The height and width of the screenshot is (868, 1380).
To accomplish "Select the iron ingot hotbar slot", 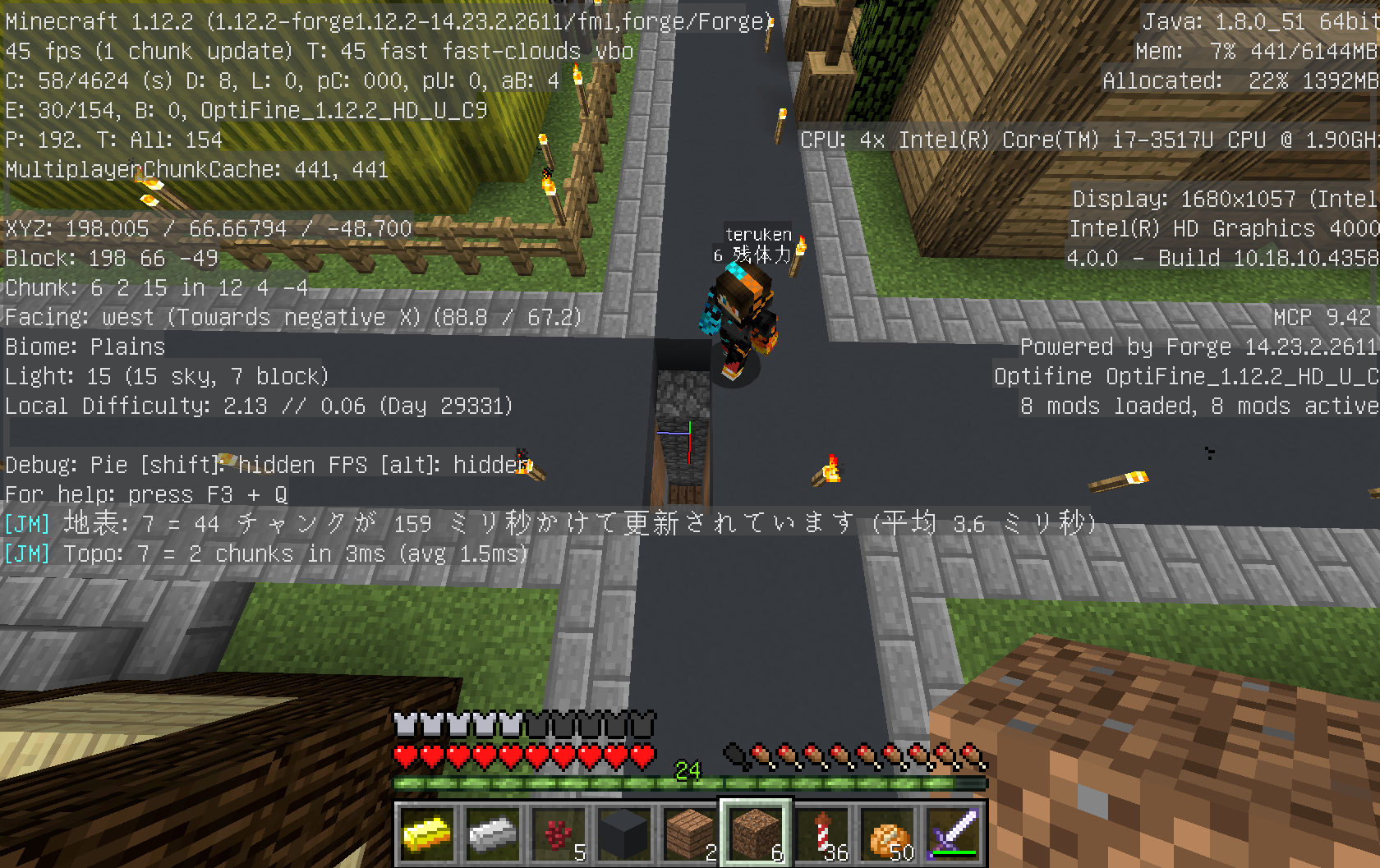I will point(493,834).
